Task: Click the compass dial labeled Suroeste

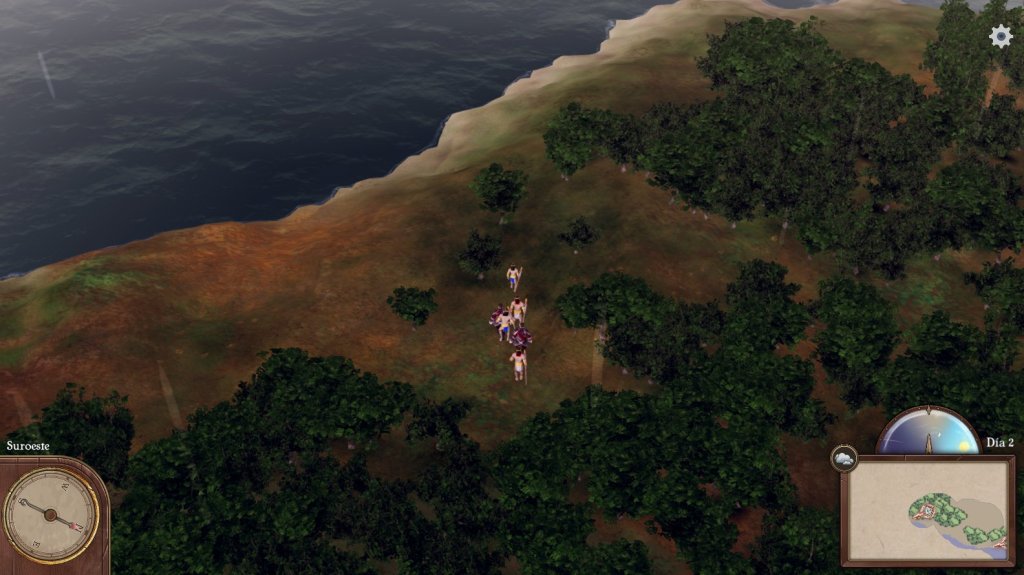Action: tap(52, 514)
